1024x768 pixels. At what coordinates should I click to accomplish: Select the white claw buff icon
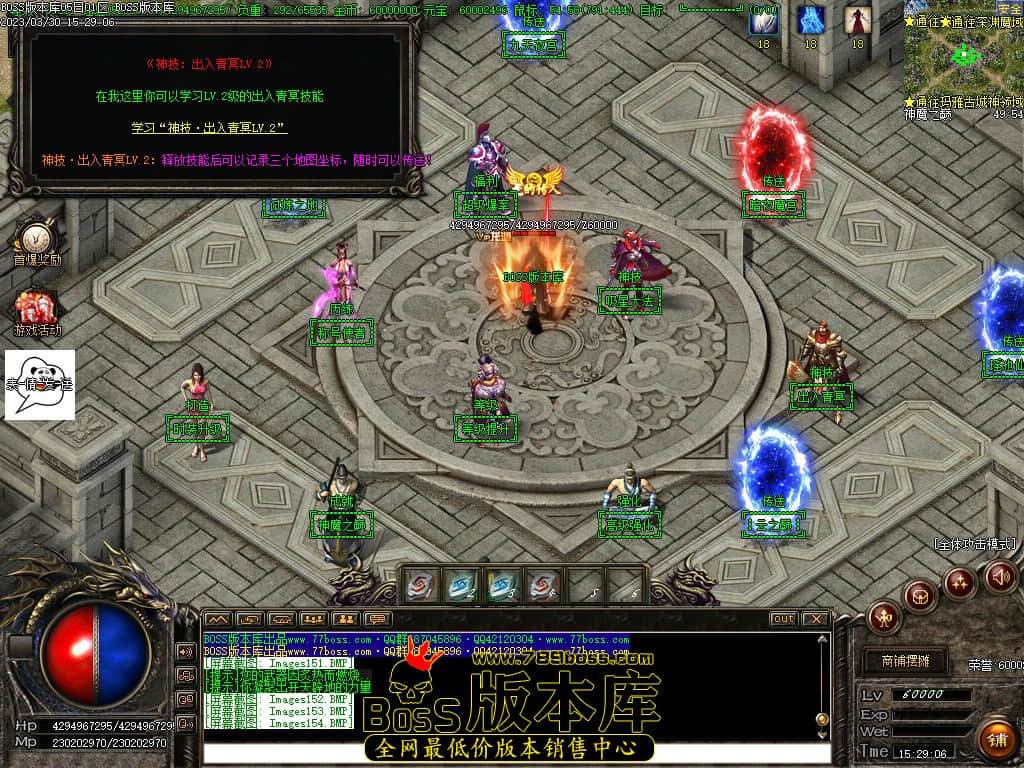[763, 20]
